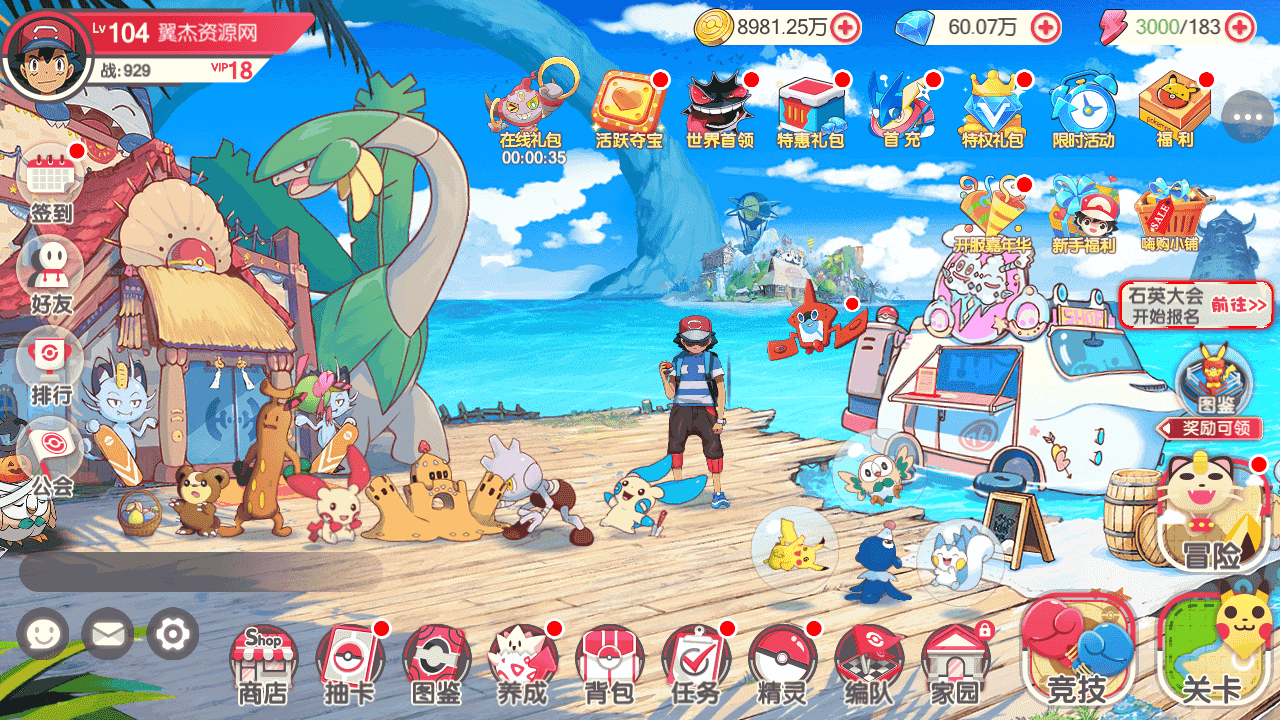The height and width of the screenshot is (720, 1280).
Task: Go to 石英大会 sign-up via 前往
Action: [x=1239, y=305]
